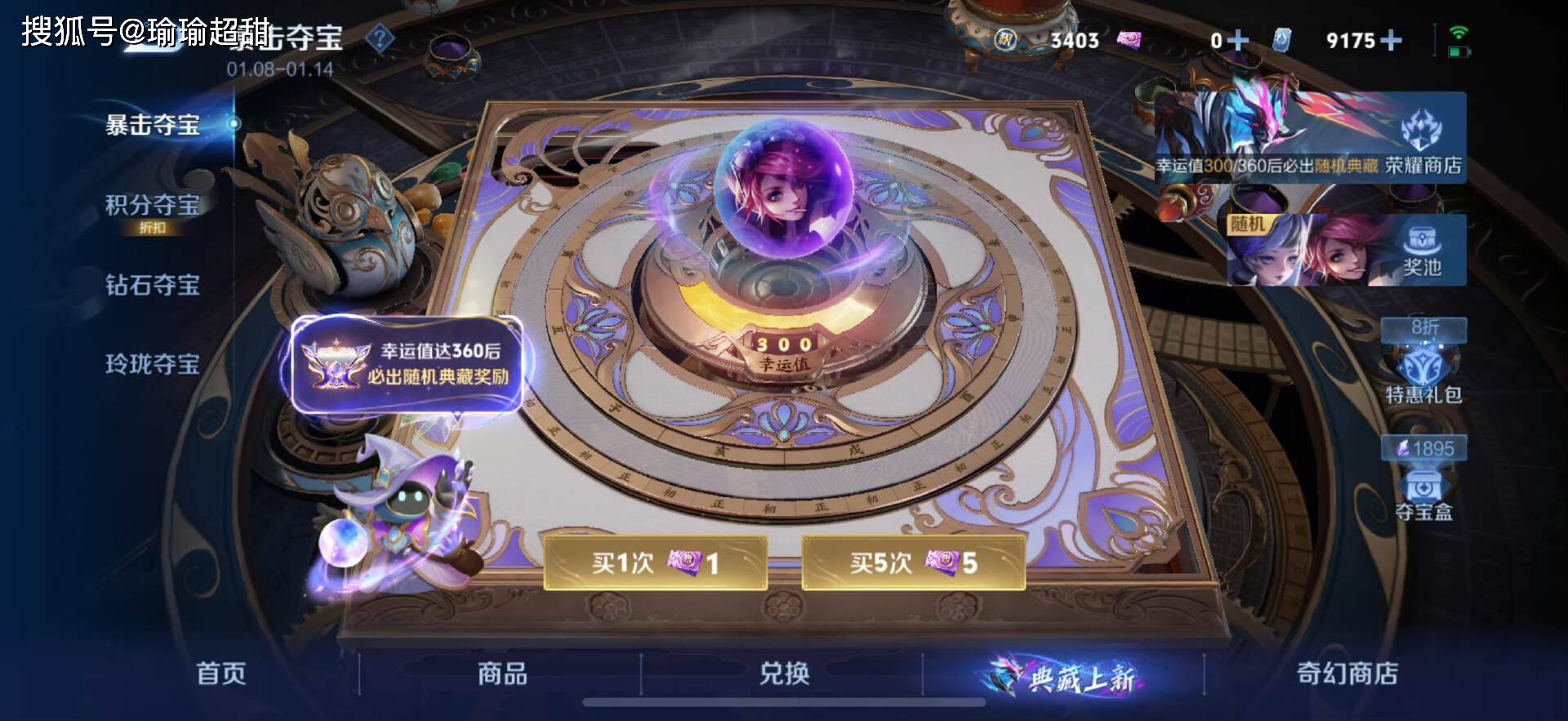Select the 钻石夺宝 tab
This screenshot has height=721, width=1568.
coord(153,285)
